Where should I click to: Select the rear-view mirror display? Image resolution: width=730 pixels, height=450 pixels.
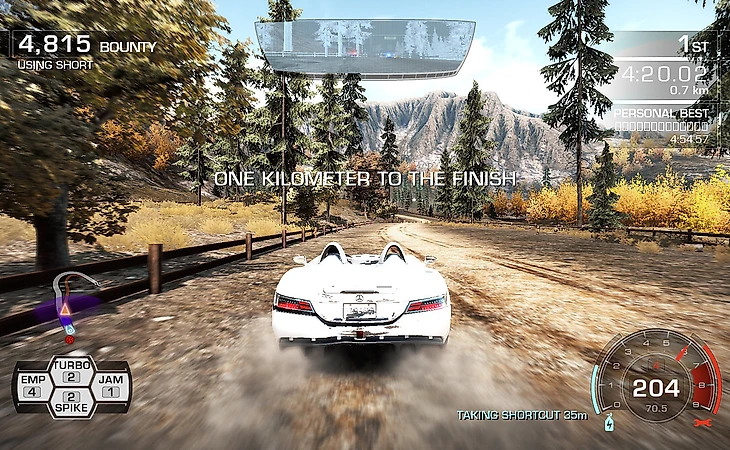click(x=363, y=48)
